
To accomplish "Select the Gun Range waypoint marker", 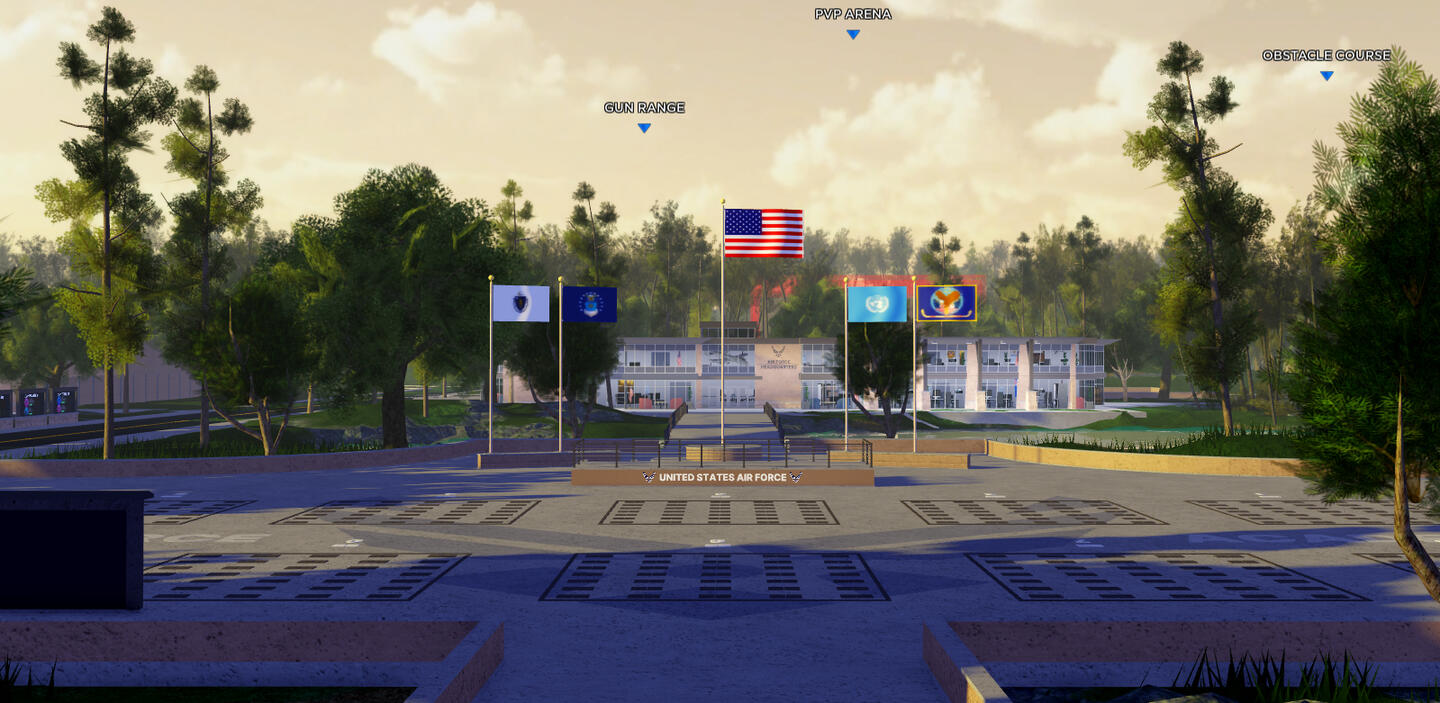I will click(x=644, y=127).
